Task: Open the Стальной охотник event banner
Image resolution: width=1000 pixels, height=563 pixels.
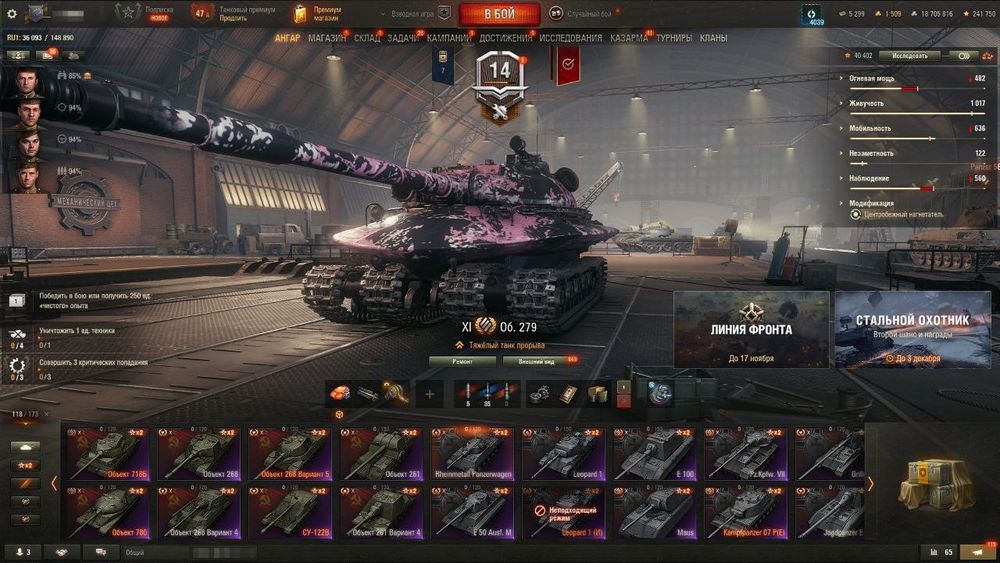Action: click(912, 329)
